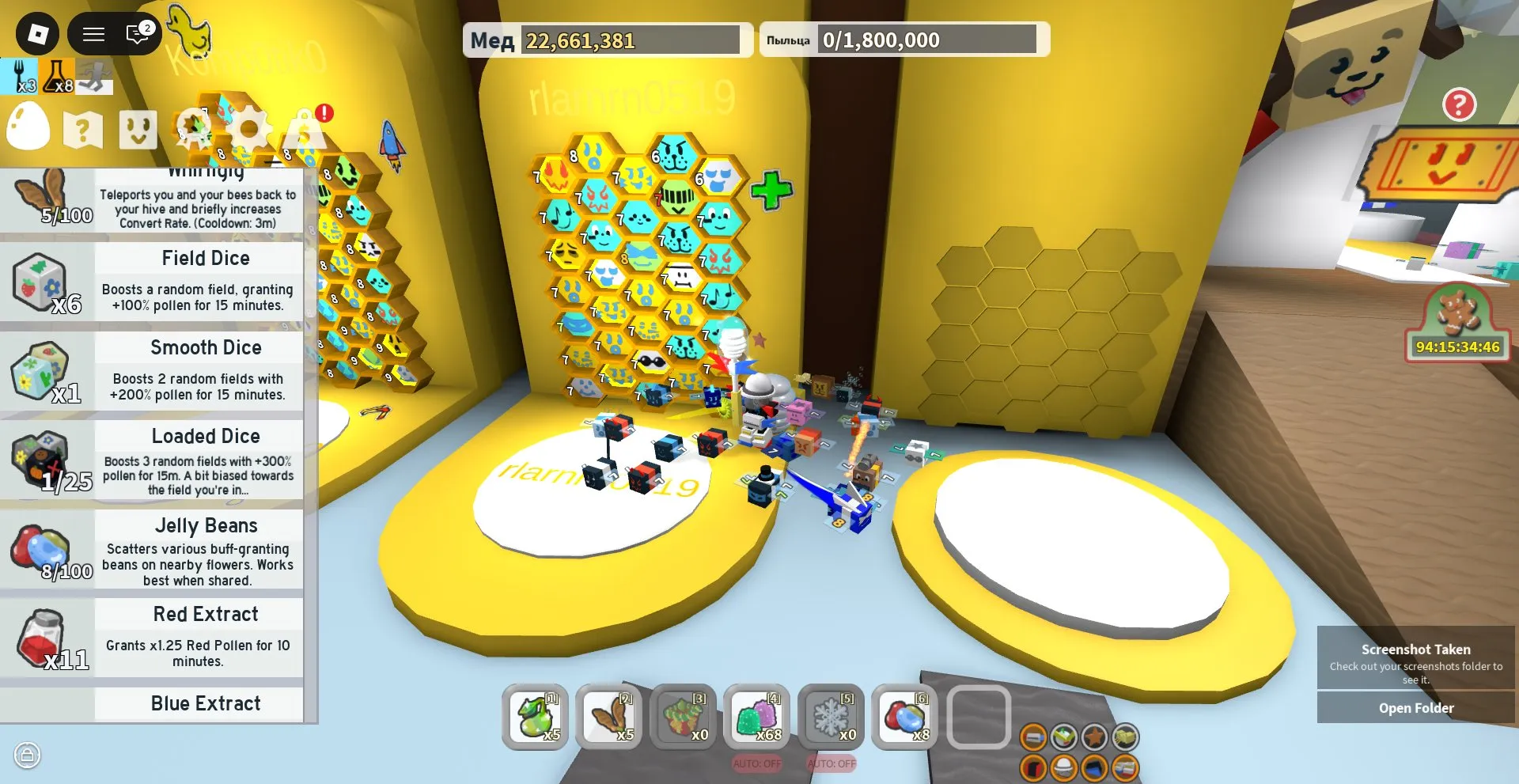The image size is (1519, 784).
Task: Open the quest map icon
Action: [x=82, y=128]
